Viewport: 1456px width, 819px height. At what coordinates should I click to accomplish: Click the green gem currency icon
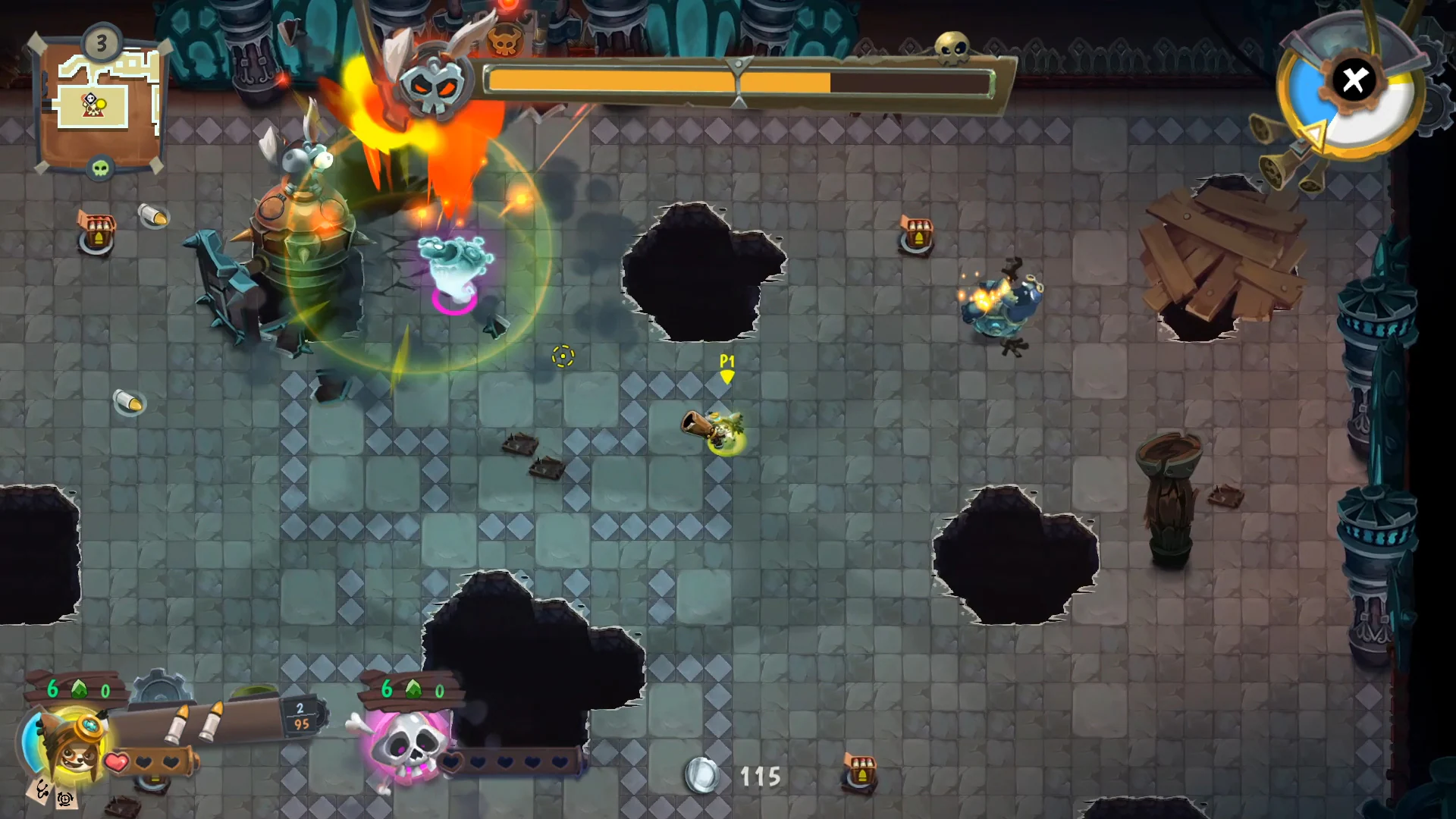point(79,690)
